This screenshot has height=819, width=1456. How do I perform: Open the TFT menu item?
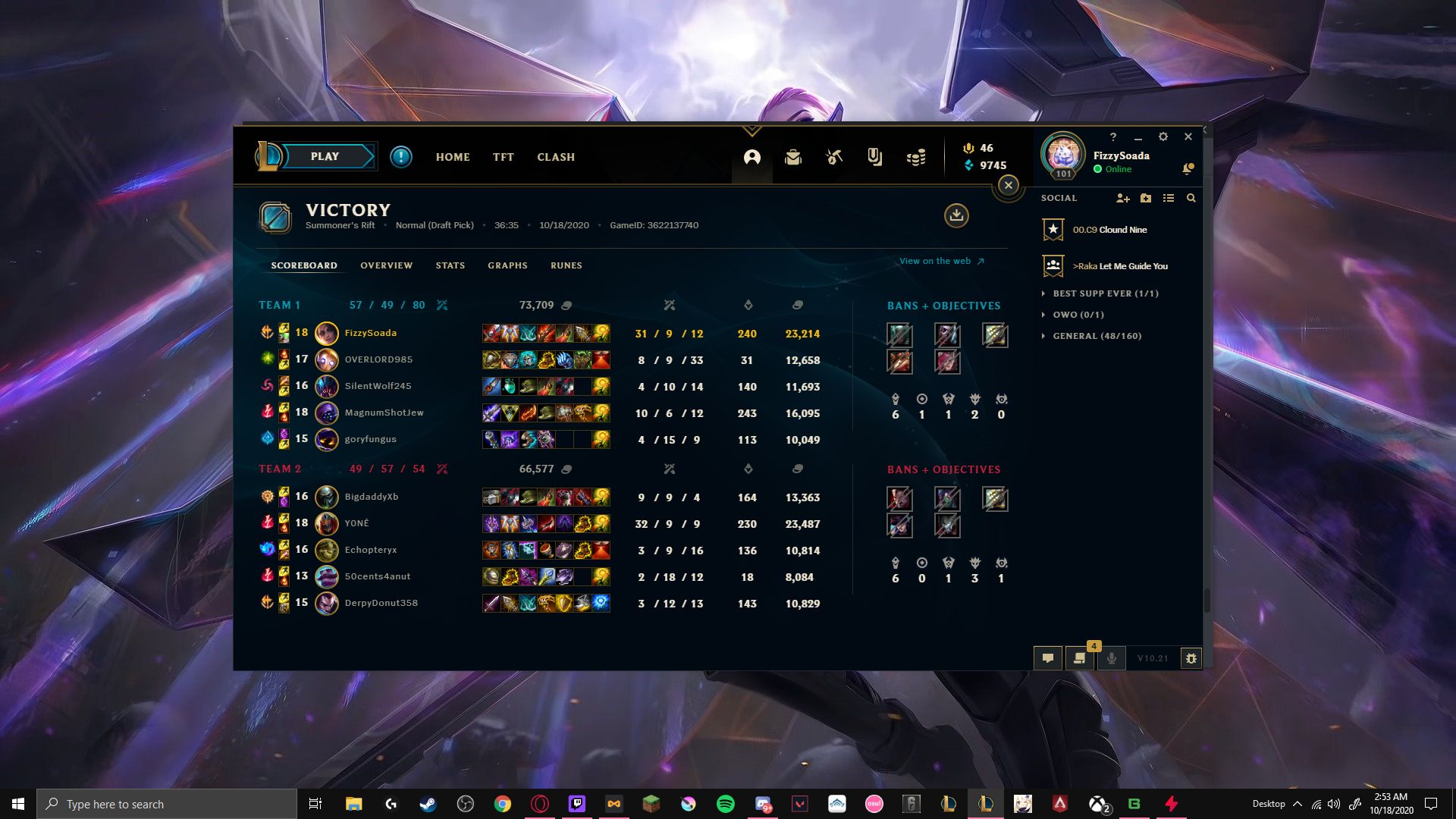click(503, 157)
